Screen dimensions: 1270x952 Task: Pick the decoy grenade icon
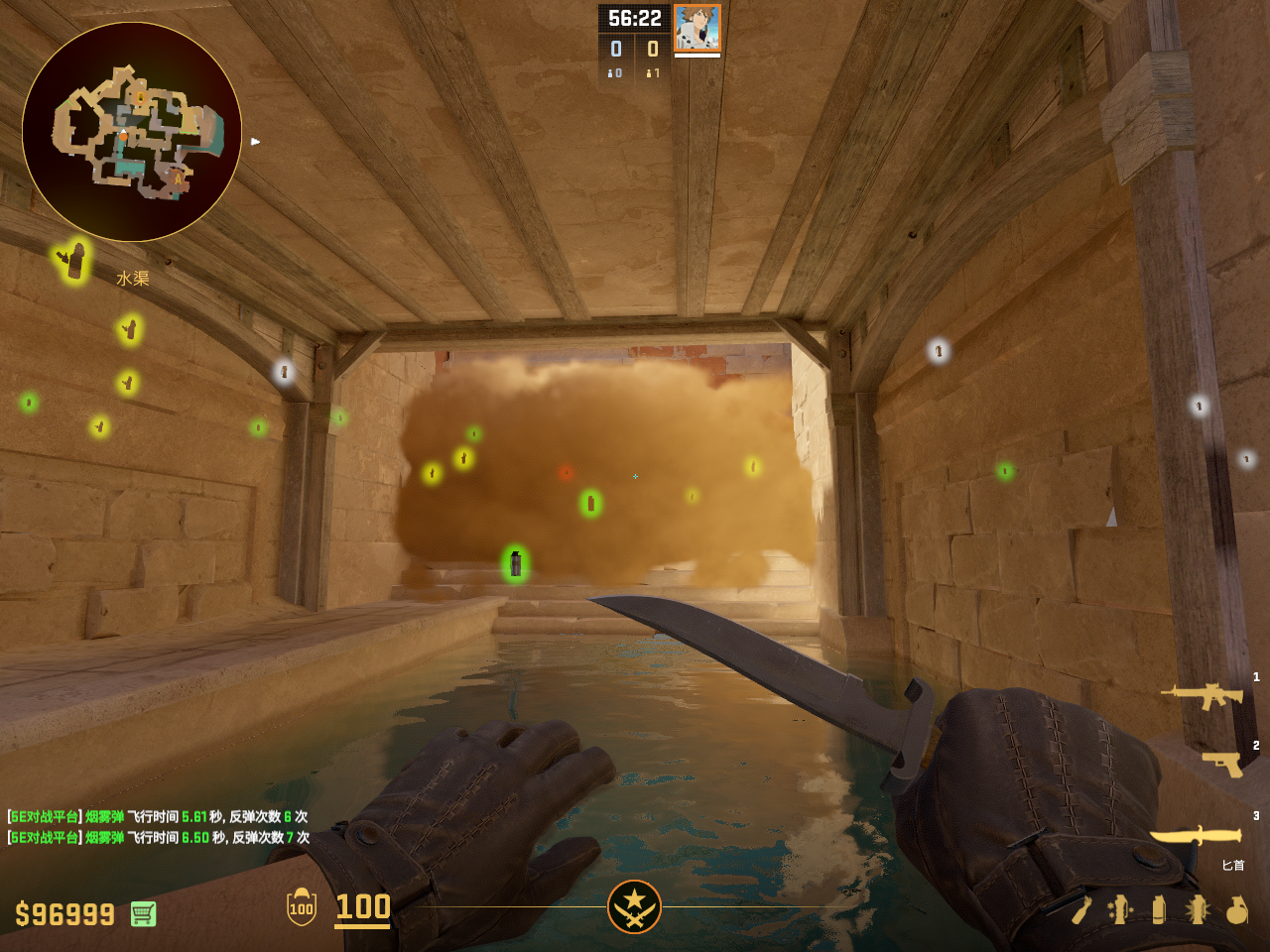tap(1120, 909)
